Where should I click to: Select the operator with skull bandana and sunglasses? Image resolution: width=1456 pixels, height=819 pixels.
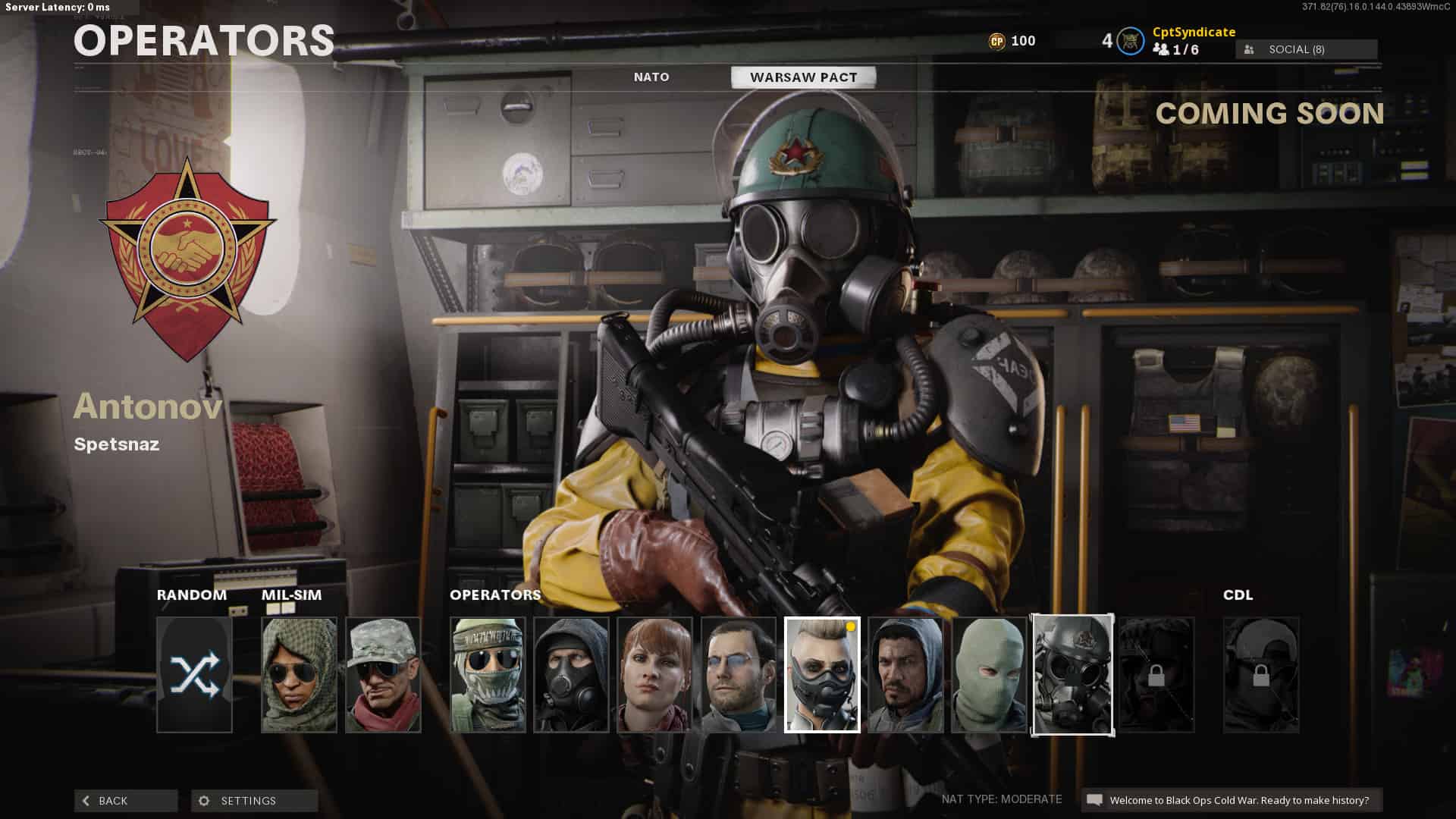(488, 675)
